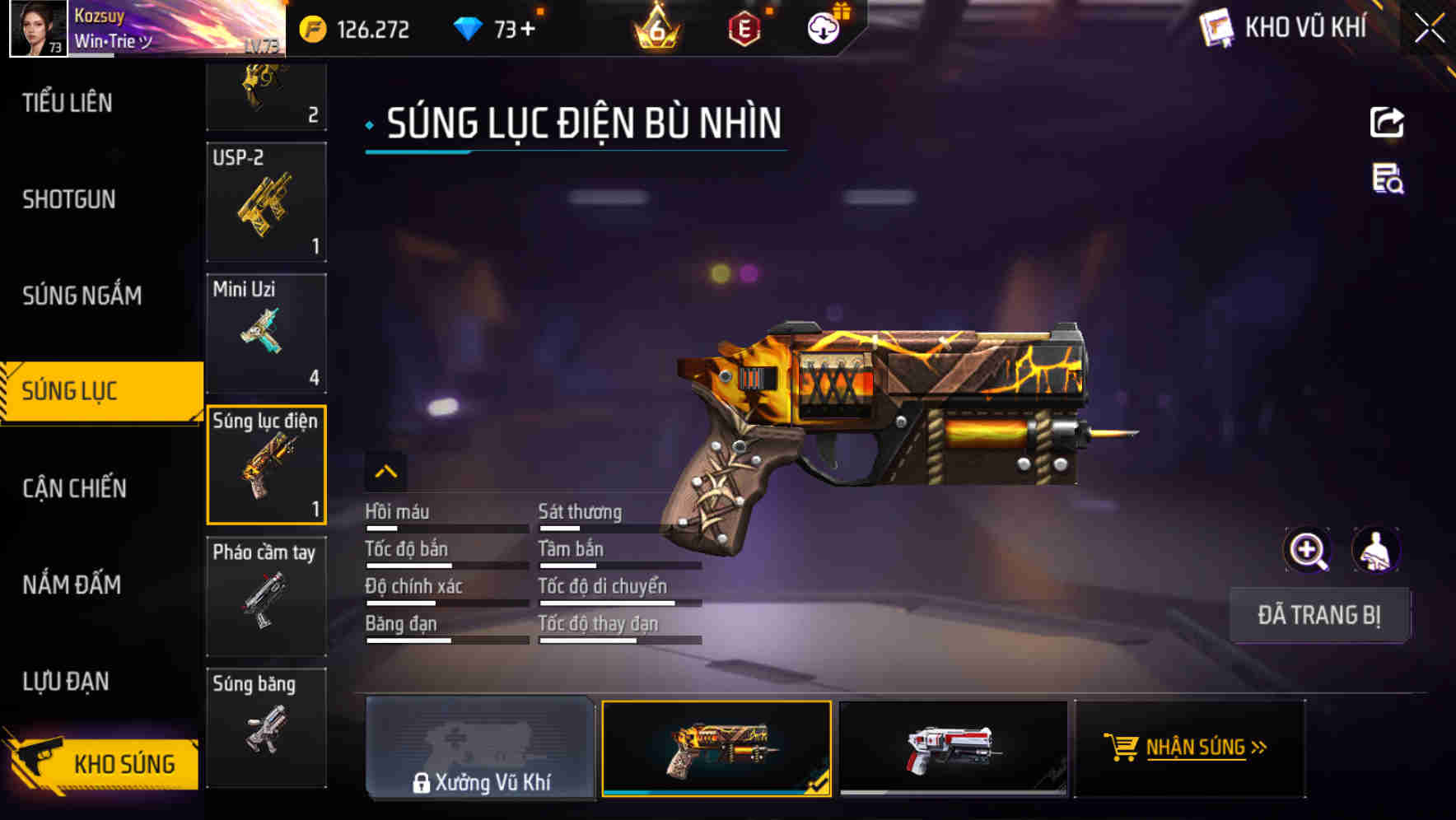
Task: Open the CẬN CHIẾN weapons tab
Action: [x=72, y=487]
